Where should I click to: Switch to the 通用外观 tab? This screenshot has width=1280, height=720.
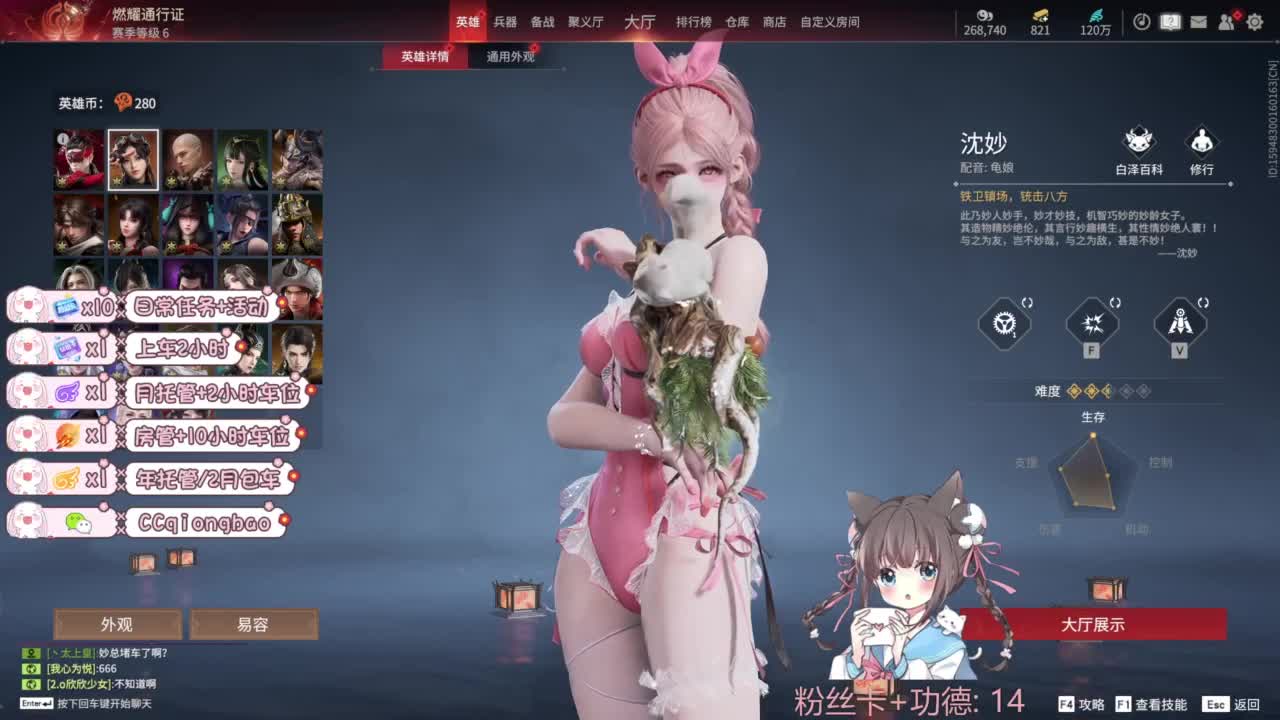[x=510, y=57]
